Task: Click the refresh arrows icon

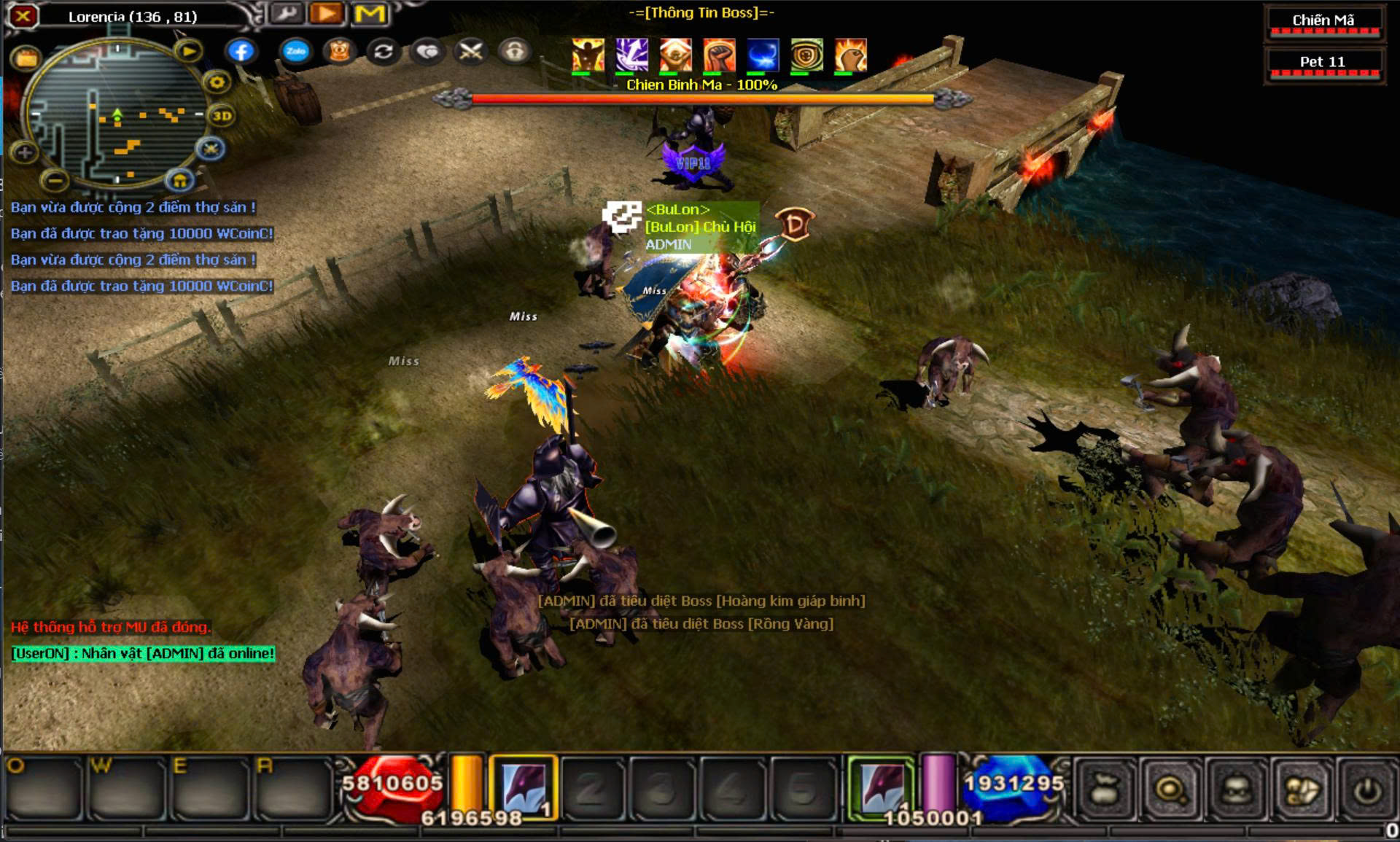Action: point(384,51)
